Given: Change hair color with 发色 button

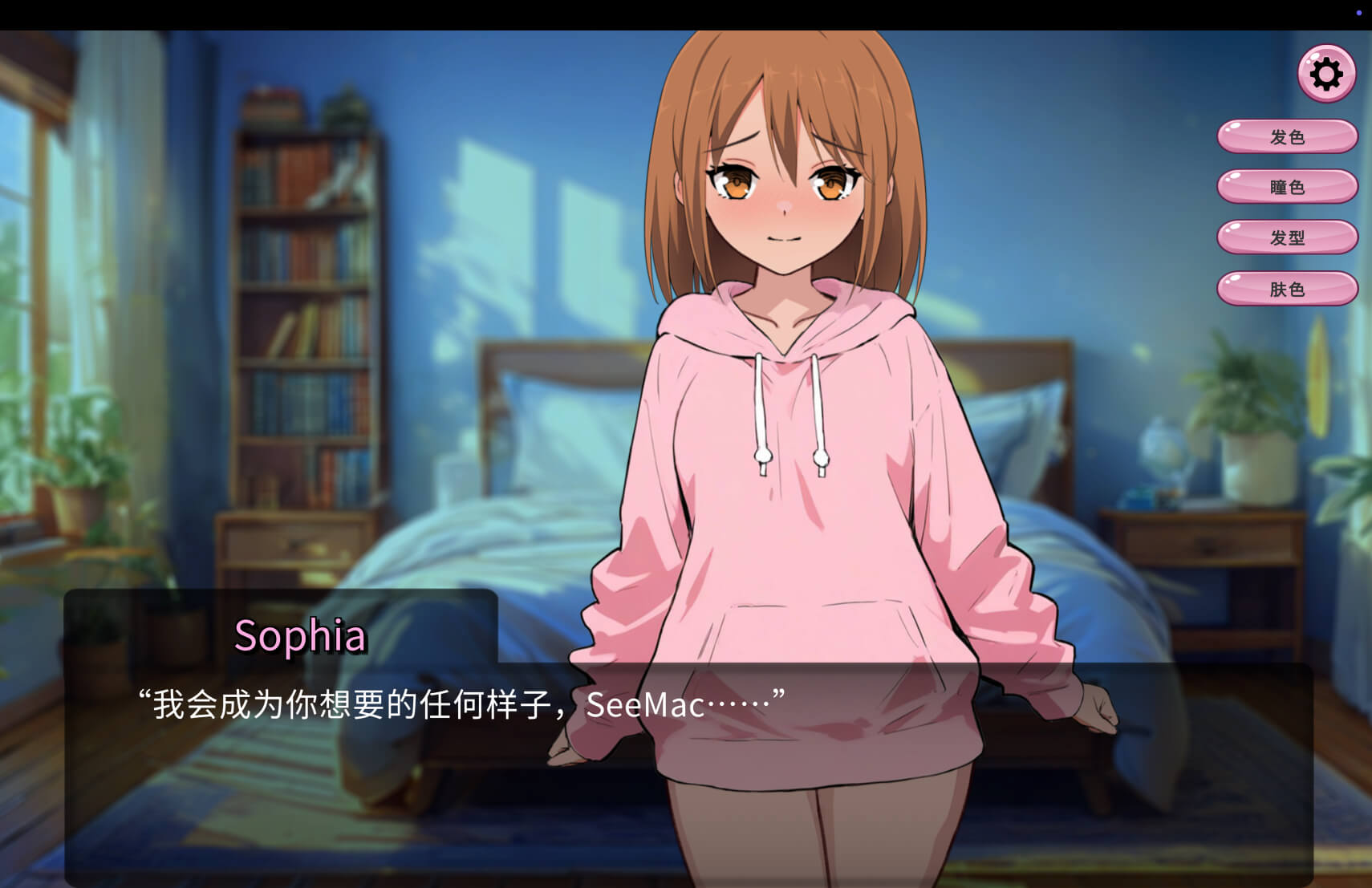Looking at the screenshot, I should [x=1287, y=136].
